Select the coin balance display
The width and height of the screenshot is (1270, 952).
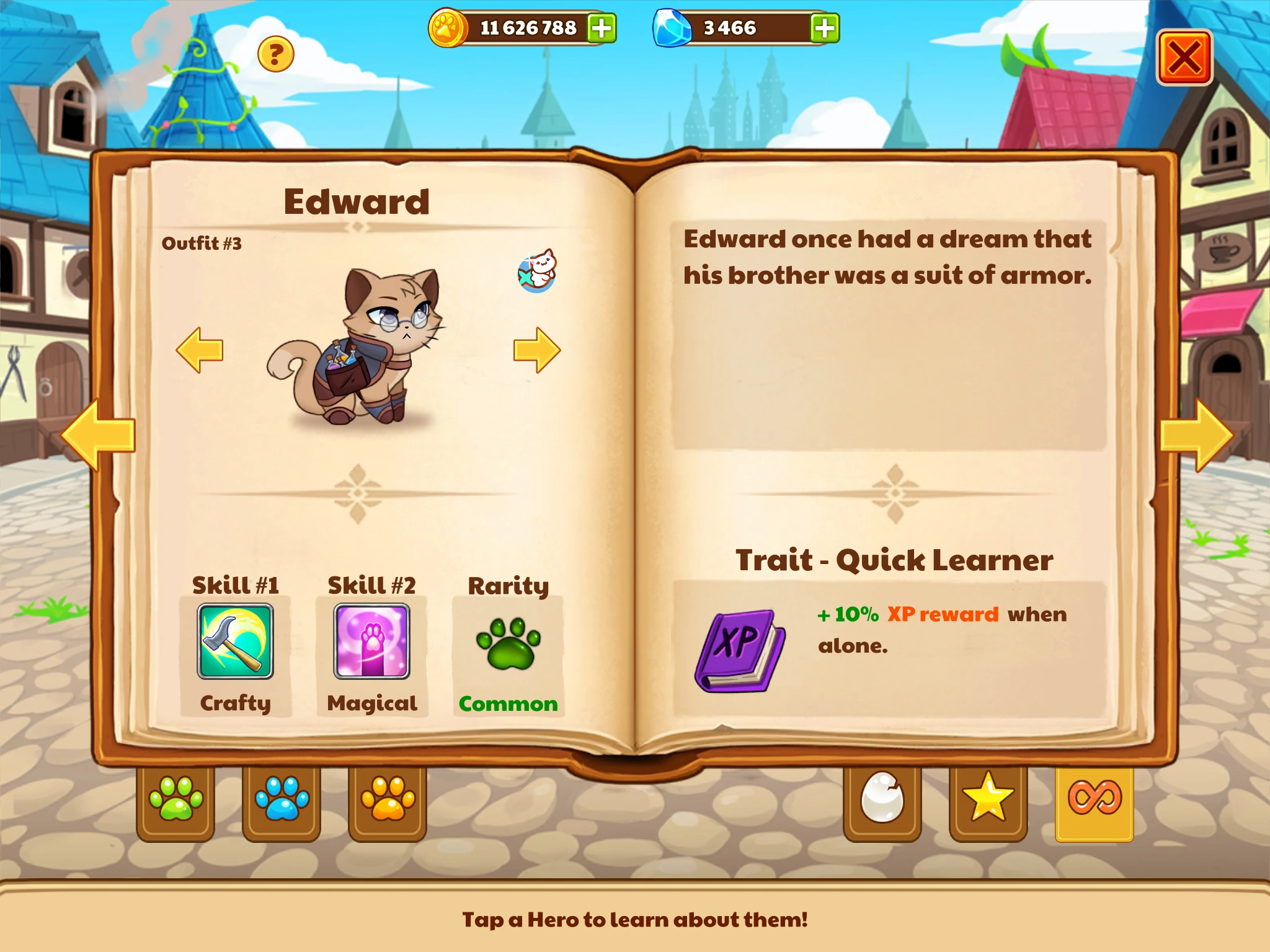point(524,27)
